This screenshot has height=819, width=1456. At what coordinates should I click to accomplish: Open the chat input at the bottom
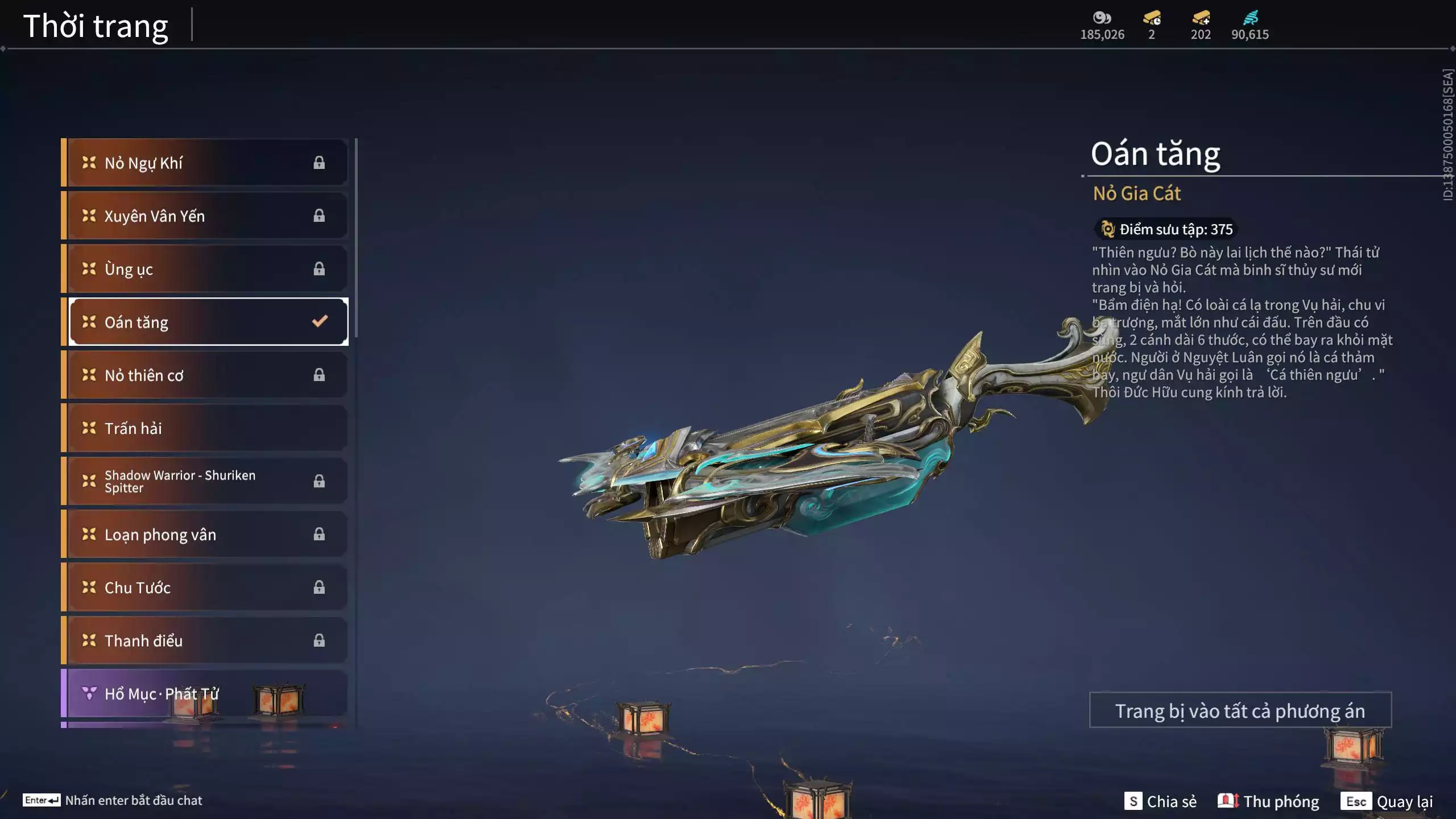[x=113, y=800]
